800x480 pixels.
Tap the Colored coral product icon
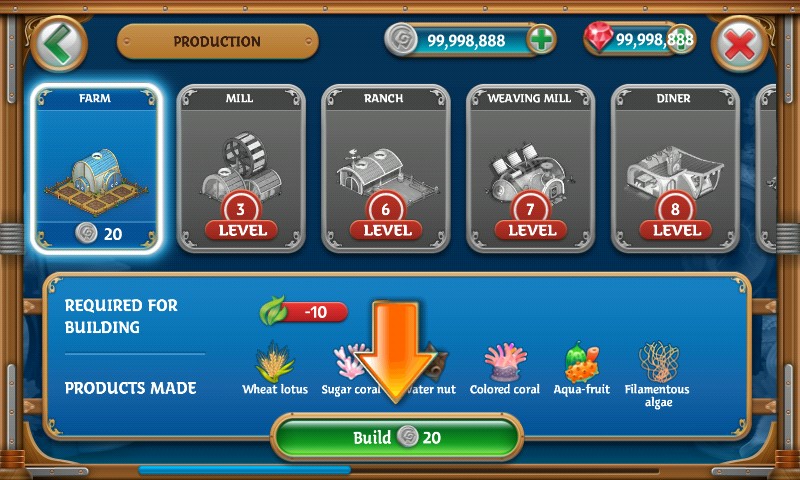pos(504,362)
